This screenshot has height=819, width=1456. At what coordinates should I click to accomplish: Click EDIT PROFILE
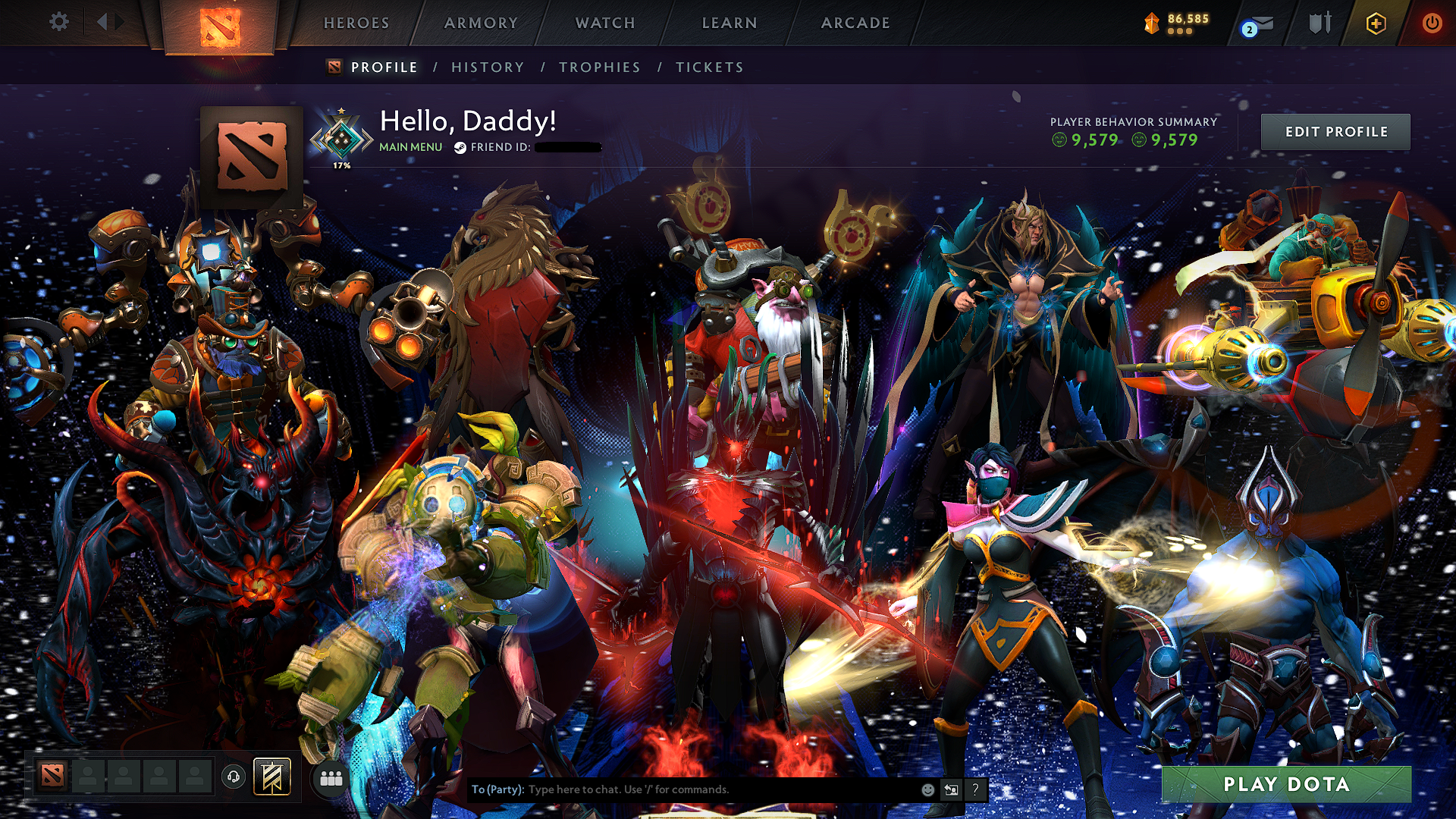[x=1335, y=131]
